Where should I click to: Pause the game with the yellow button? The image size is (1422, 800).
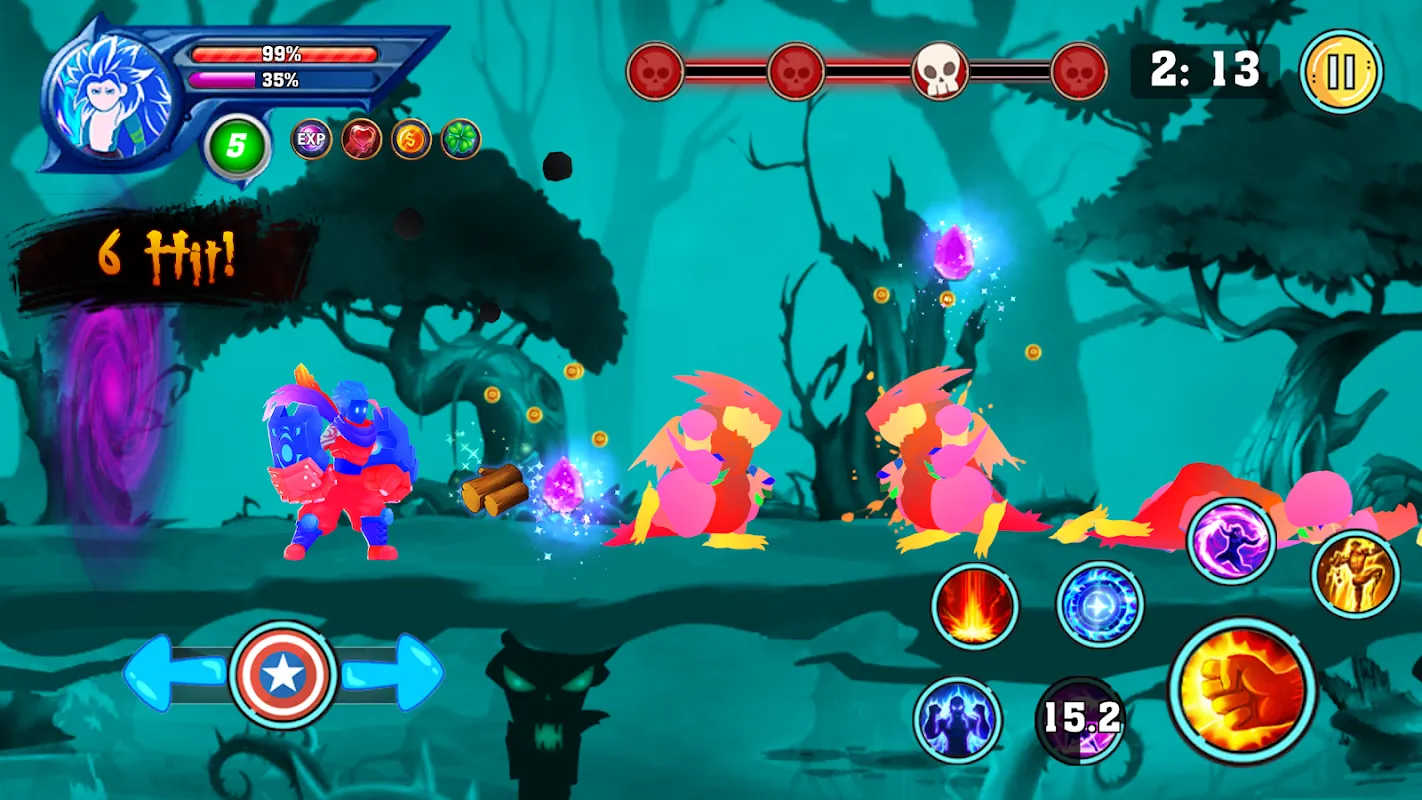pos(1341,71)
